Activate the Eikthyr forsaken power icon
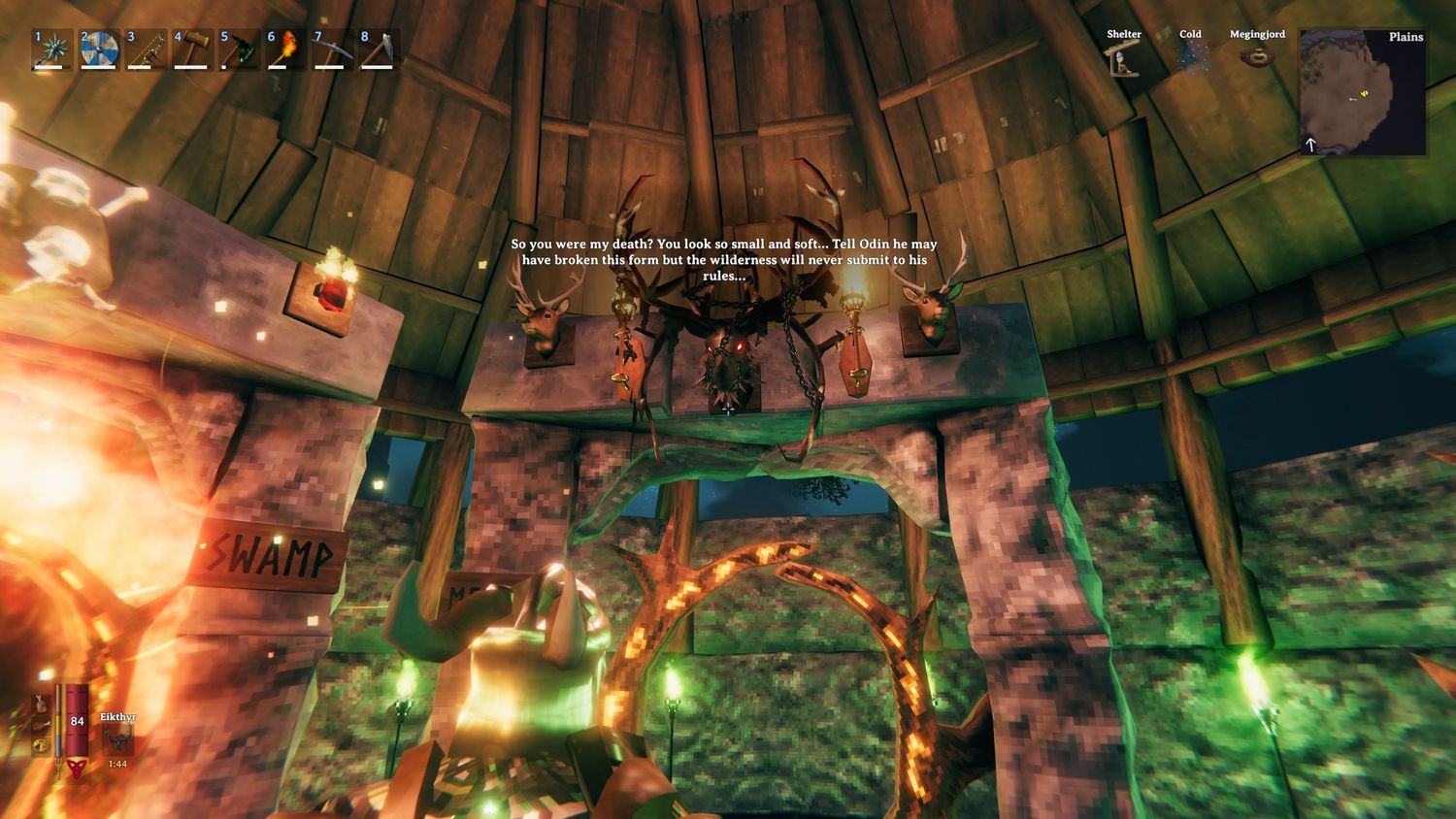This screenshot has width=1456, height=819. pos(117,739)
